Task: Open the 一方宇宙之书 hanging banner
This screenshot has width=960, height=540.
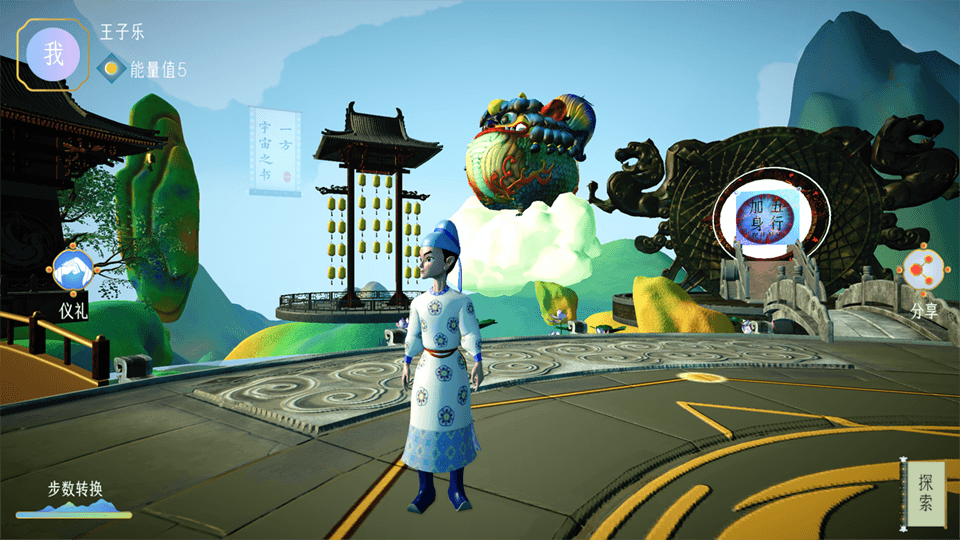Action: click(275, 149)
